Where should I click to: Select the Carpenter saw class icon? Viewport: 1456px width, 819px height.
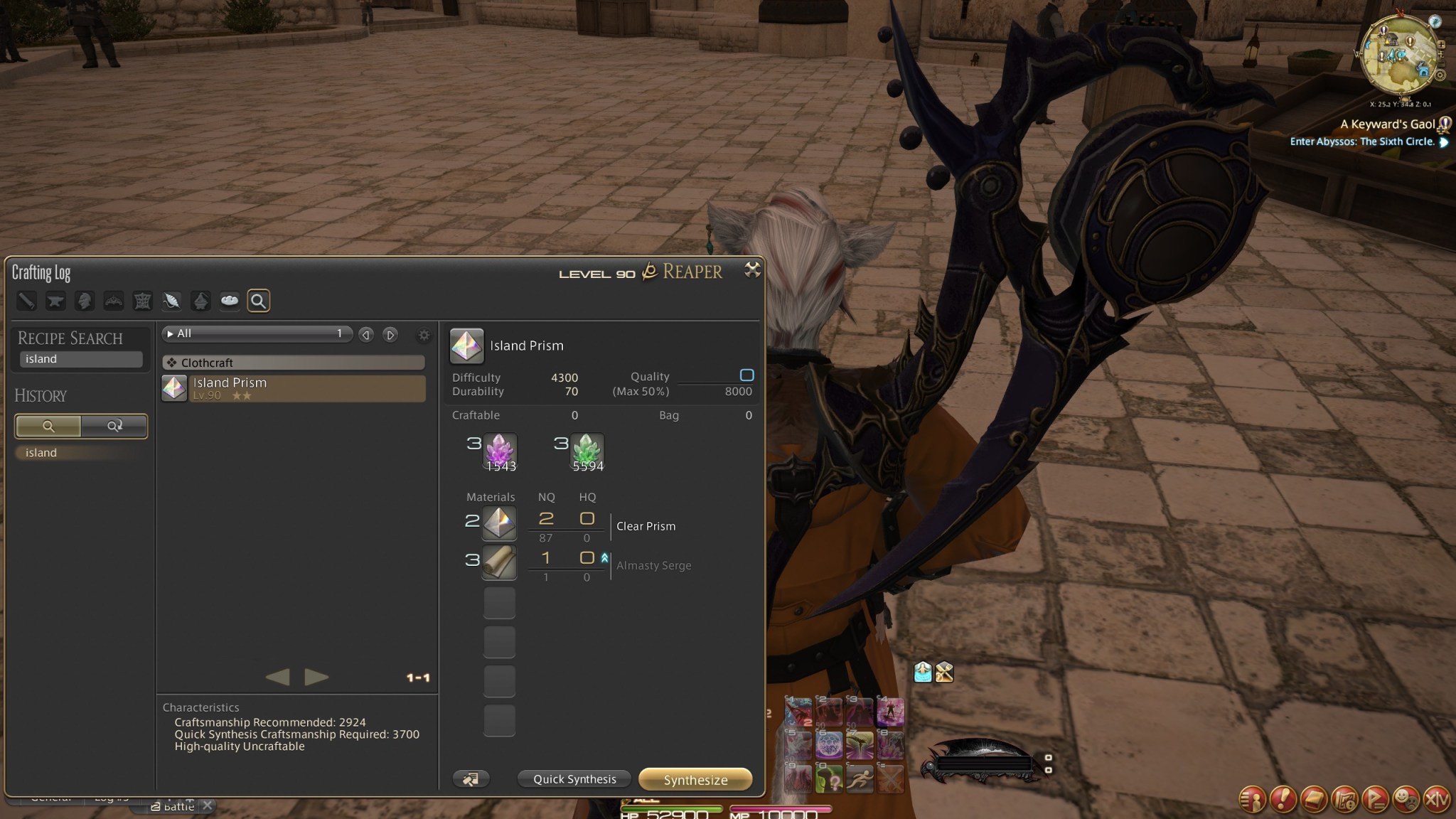pos(27,301)
